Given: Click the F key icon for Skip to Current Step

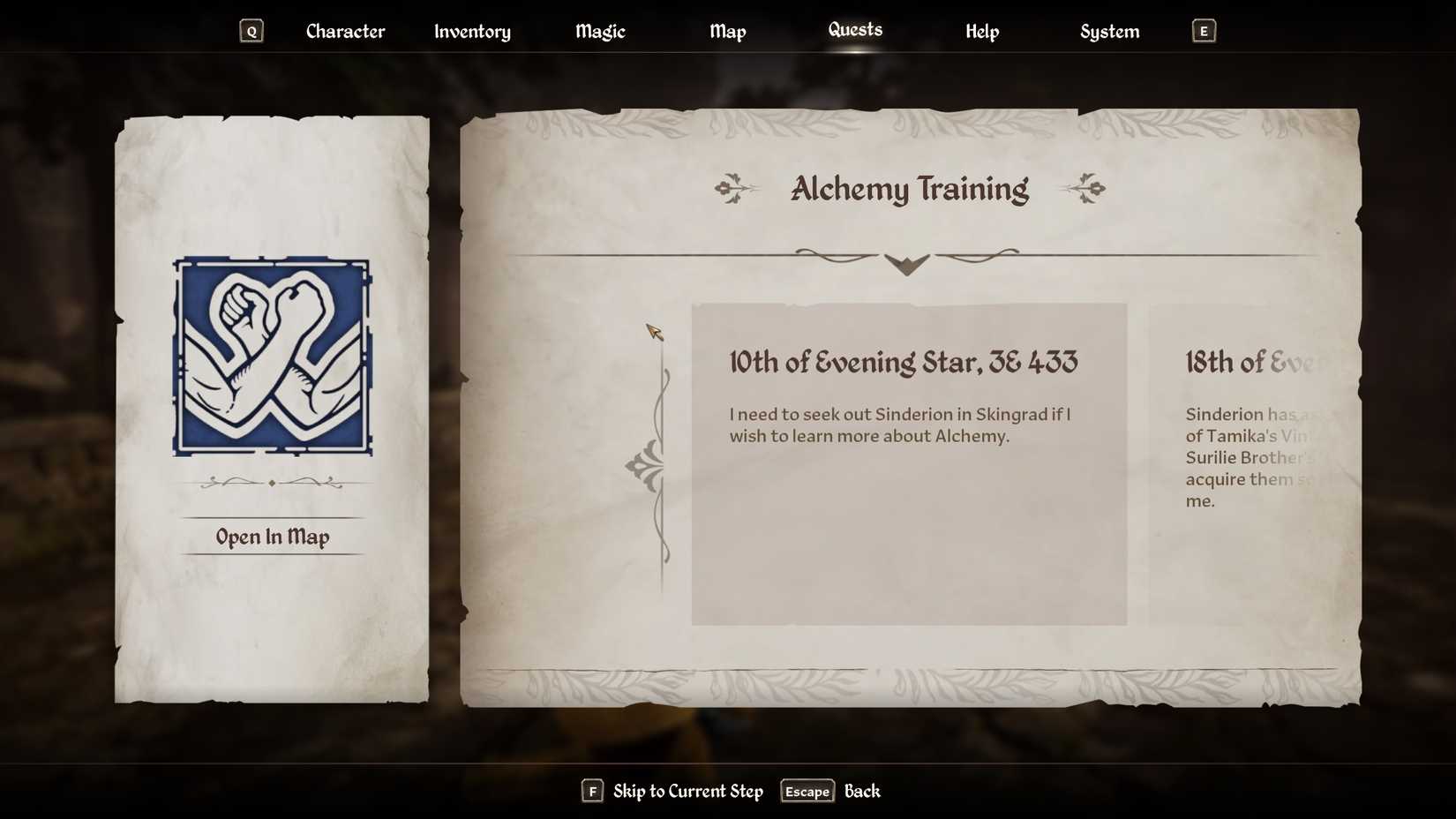Looking at the screenshot, I should coord(592,792).
